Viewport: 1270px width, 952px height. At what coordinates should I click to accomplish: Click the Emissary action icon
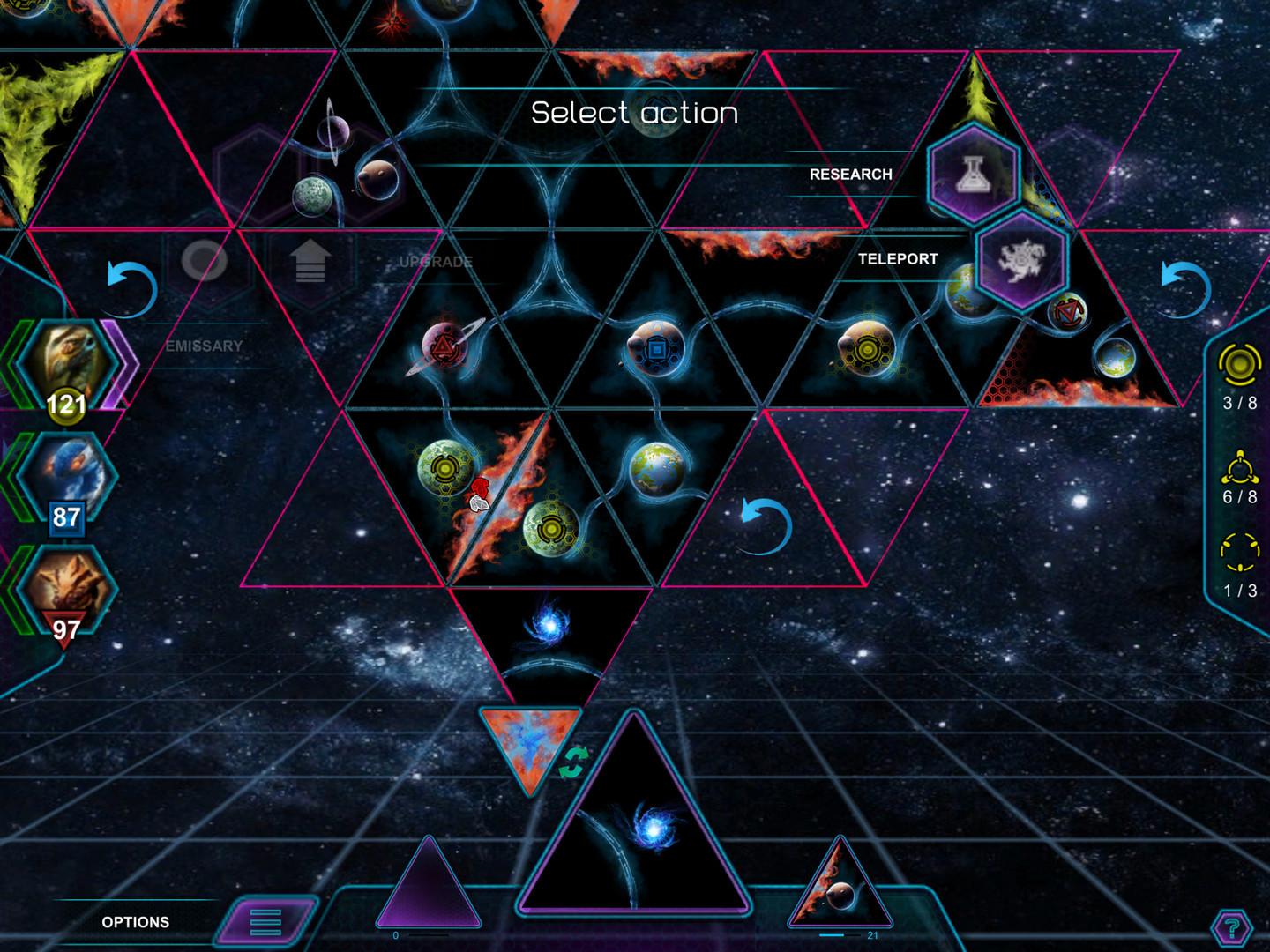(205, 262)
